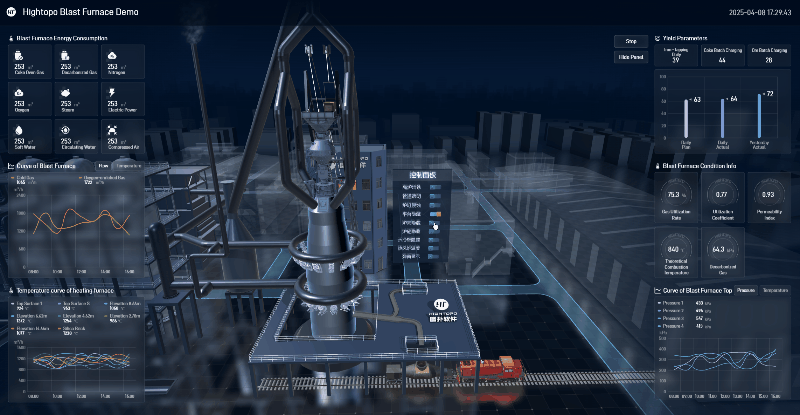Switch Curve of Blast Furnace to Flow tab
The image size is (800, 415).
point(103,165)
